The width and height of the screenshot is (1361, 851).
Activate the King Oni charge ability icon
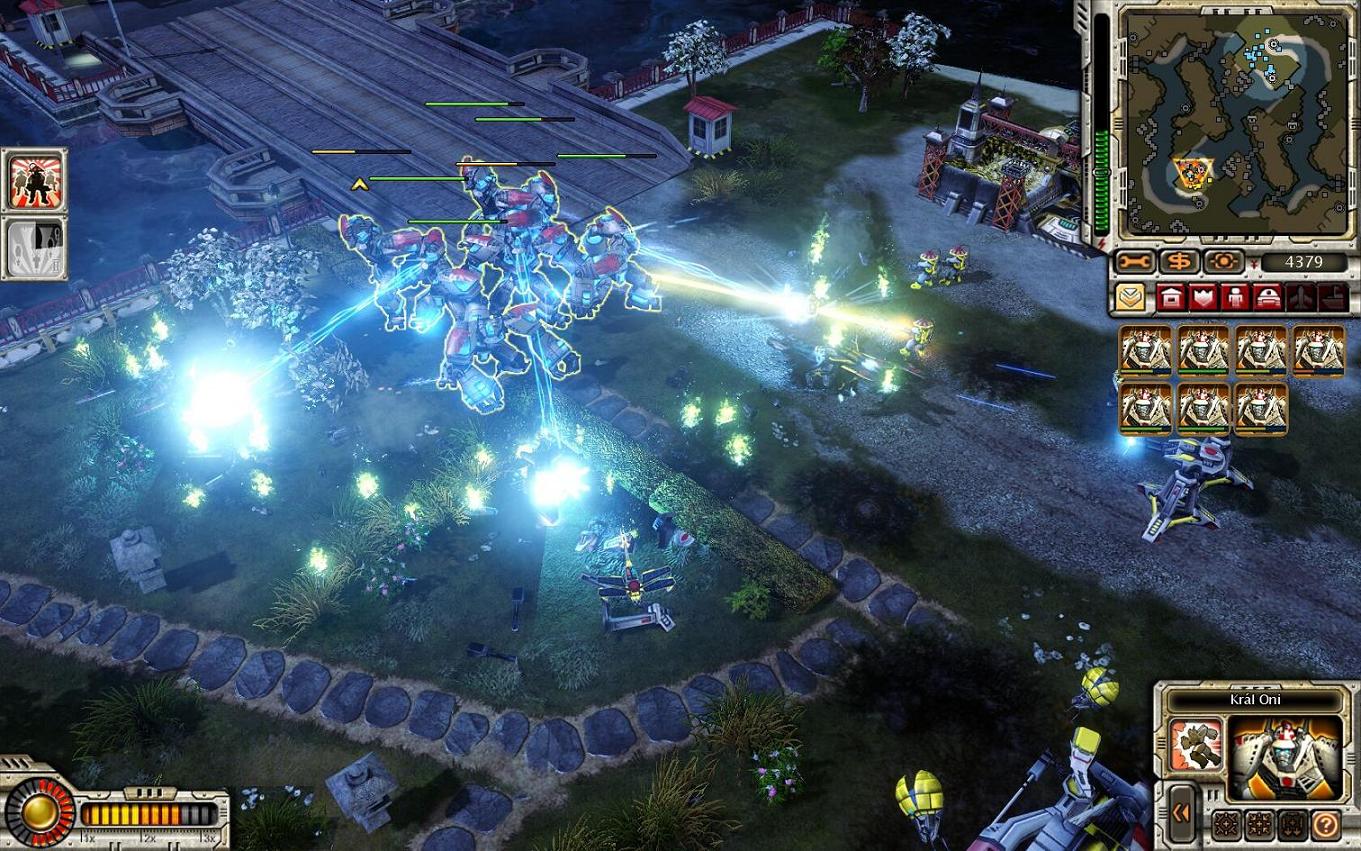[x=1197, y=744]
